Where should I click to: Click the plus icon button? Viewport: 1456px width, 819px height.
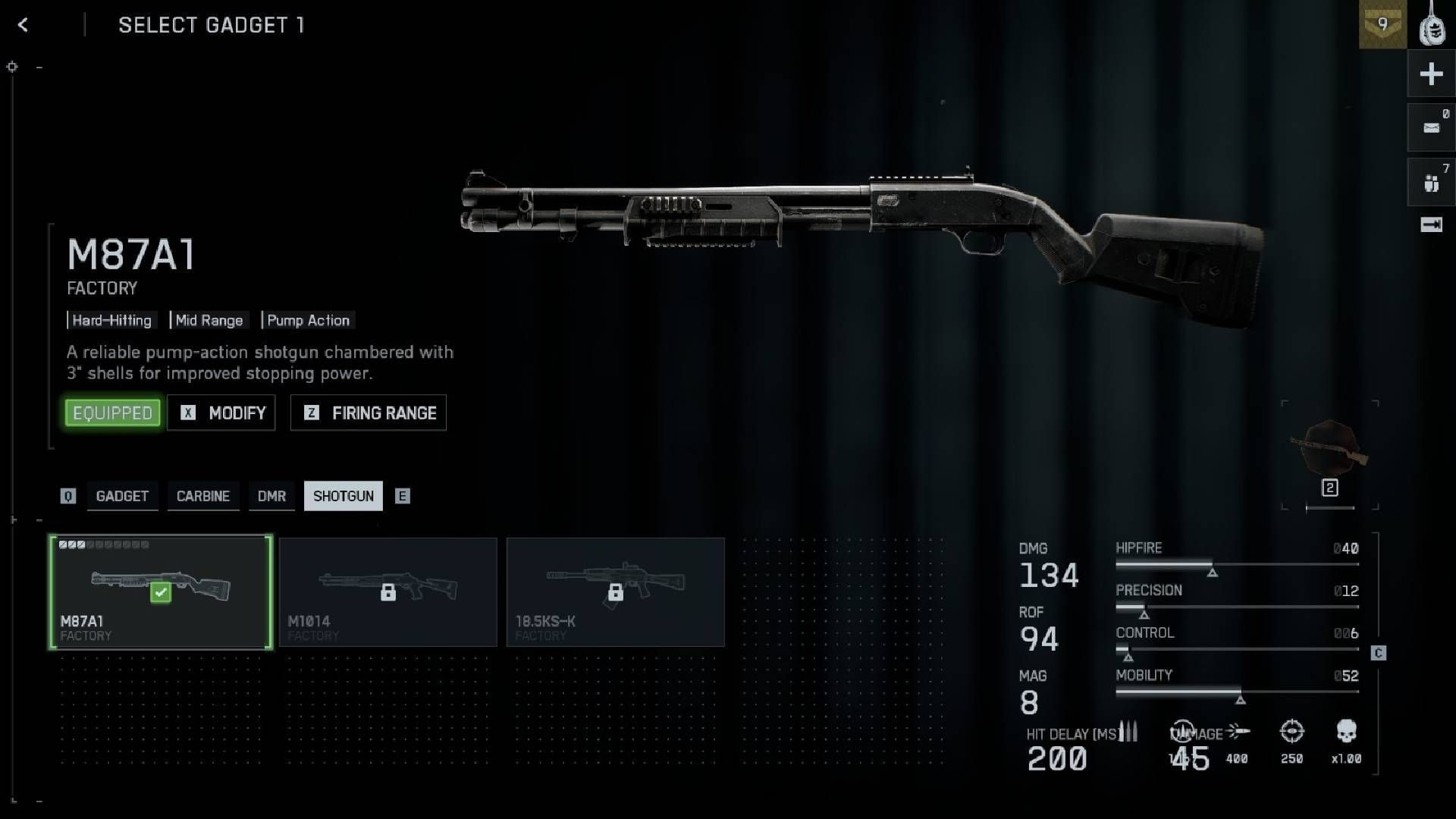(1431, 74)
